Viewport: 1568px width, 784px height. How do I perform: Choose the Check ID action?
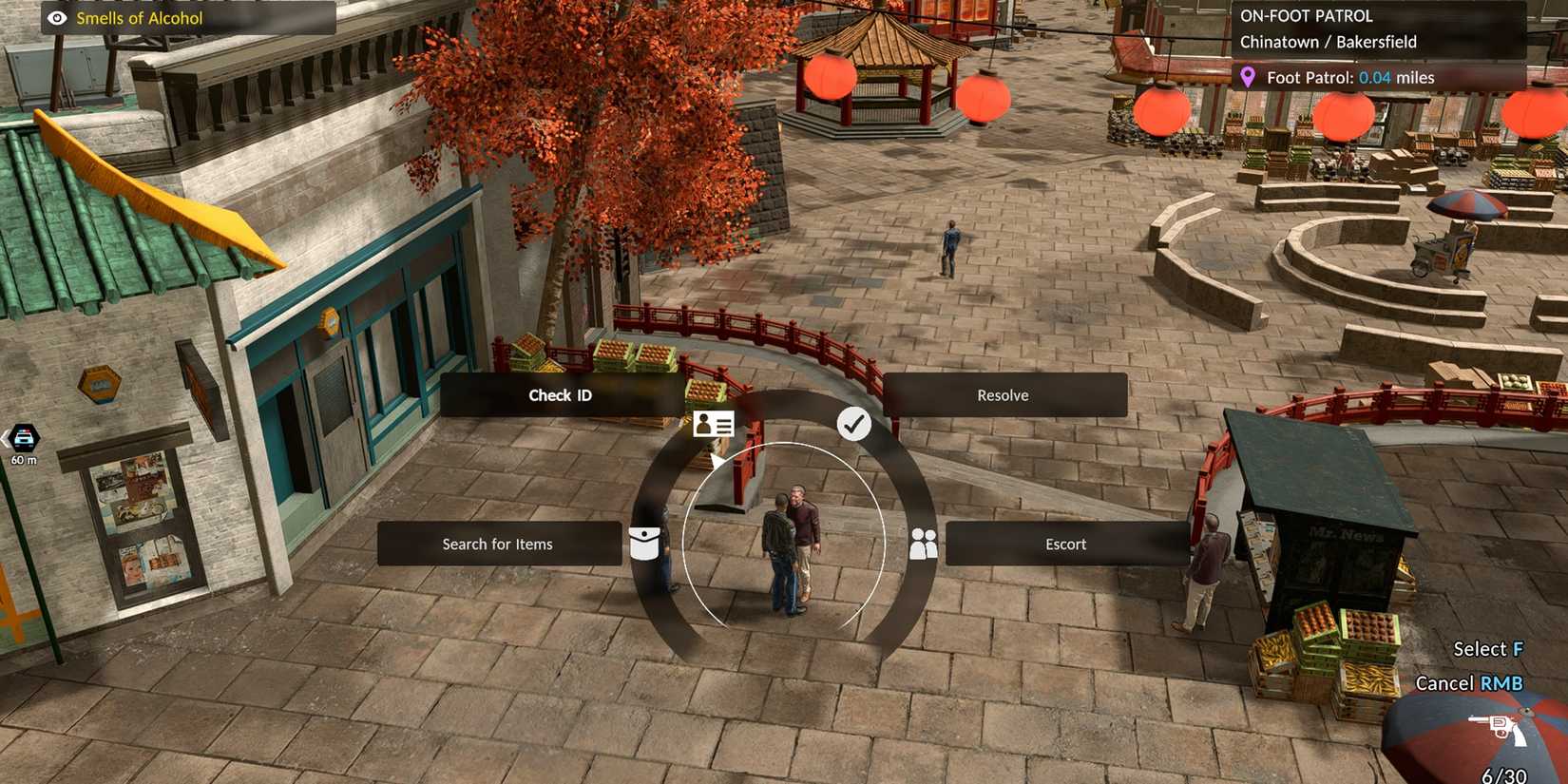coord(560,394)
